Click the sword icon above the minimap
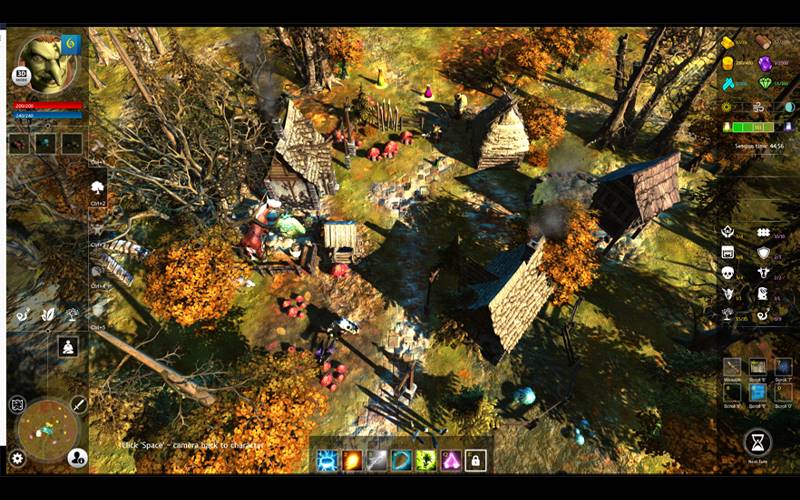 point(78,404)
